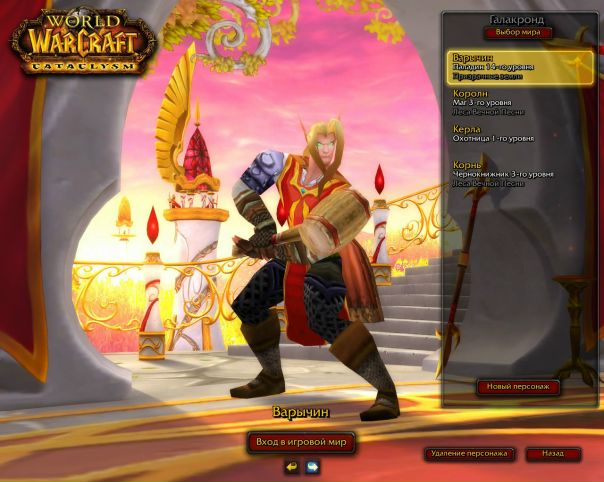Select the character Варычин in the list
The height and width of the screenshot is (482, 604).
(x=520, y=67)
